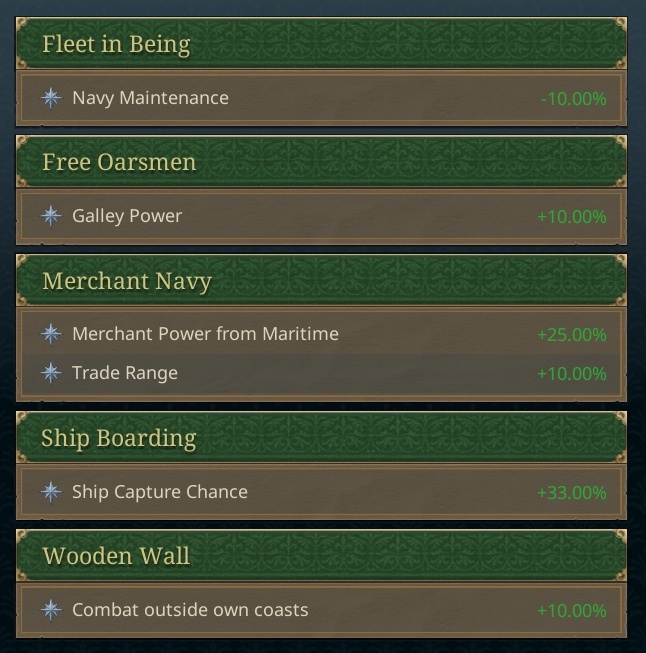Pick the Ship Boarding entry

119,438
